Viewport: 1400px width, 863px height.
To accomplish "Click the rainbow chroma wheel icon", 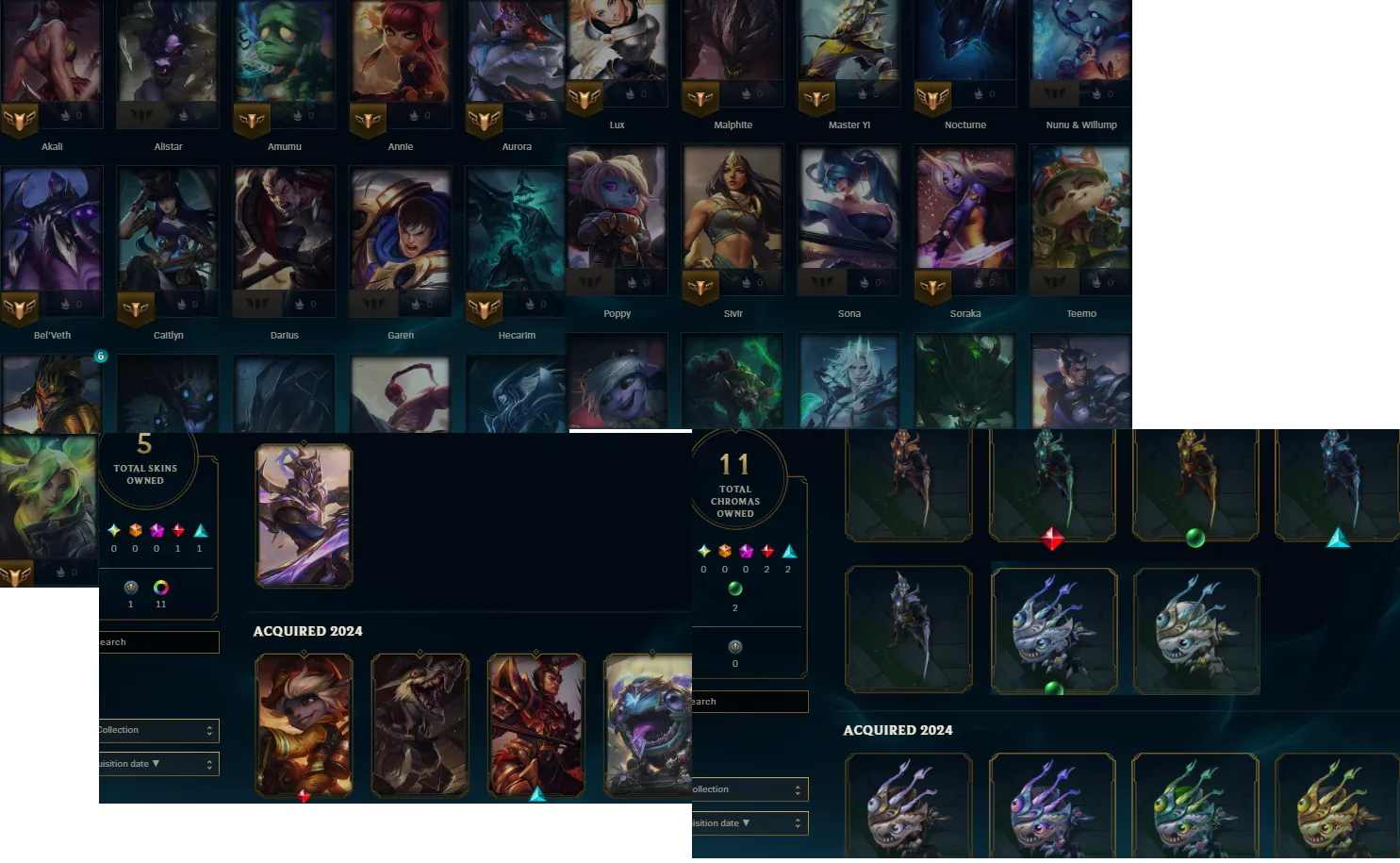I will [x=161, y=588].
